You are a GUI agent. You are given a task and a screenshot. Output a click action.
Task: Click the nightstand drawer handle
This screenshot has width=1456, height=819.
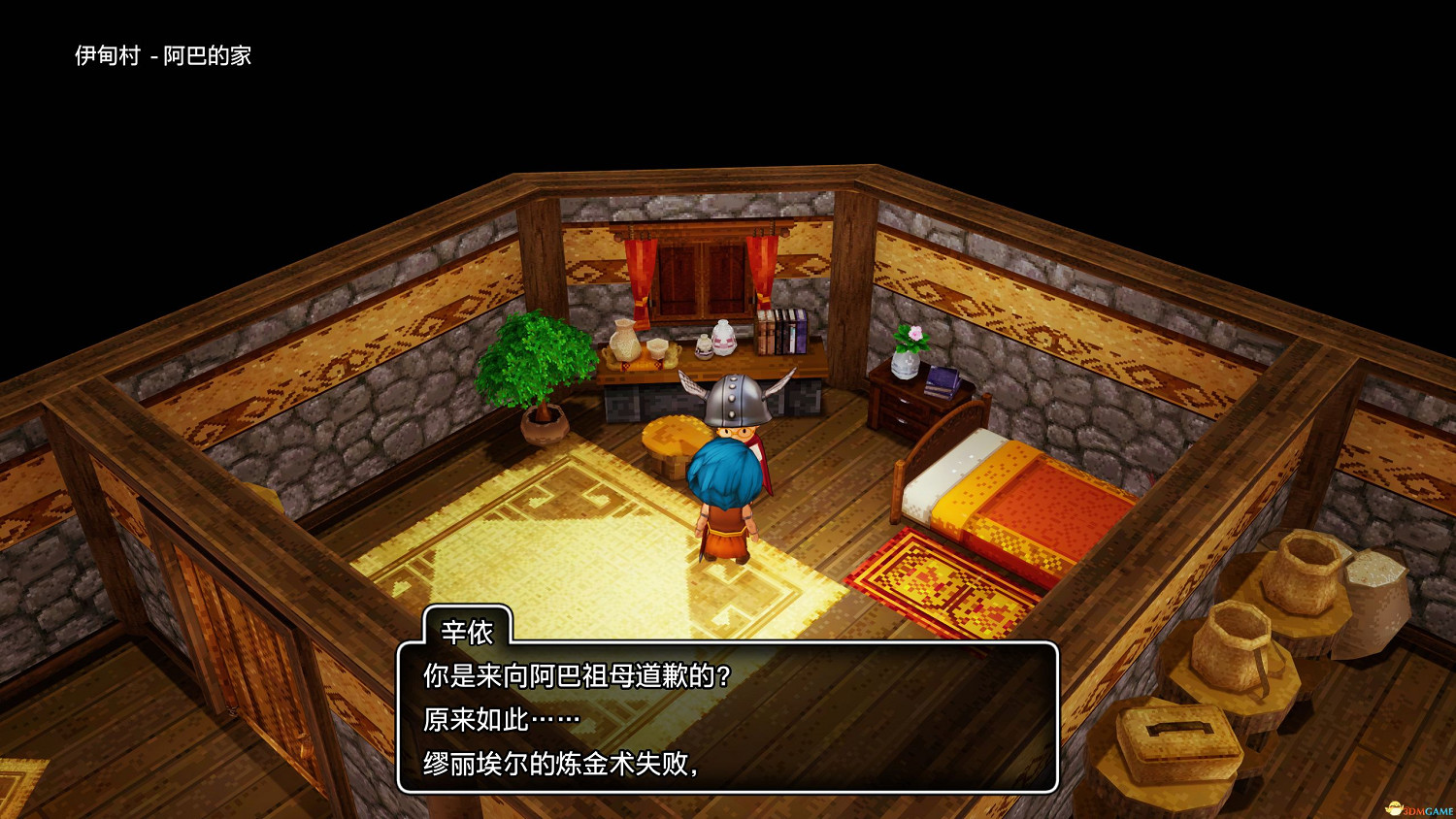[x=903, y=401]
